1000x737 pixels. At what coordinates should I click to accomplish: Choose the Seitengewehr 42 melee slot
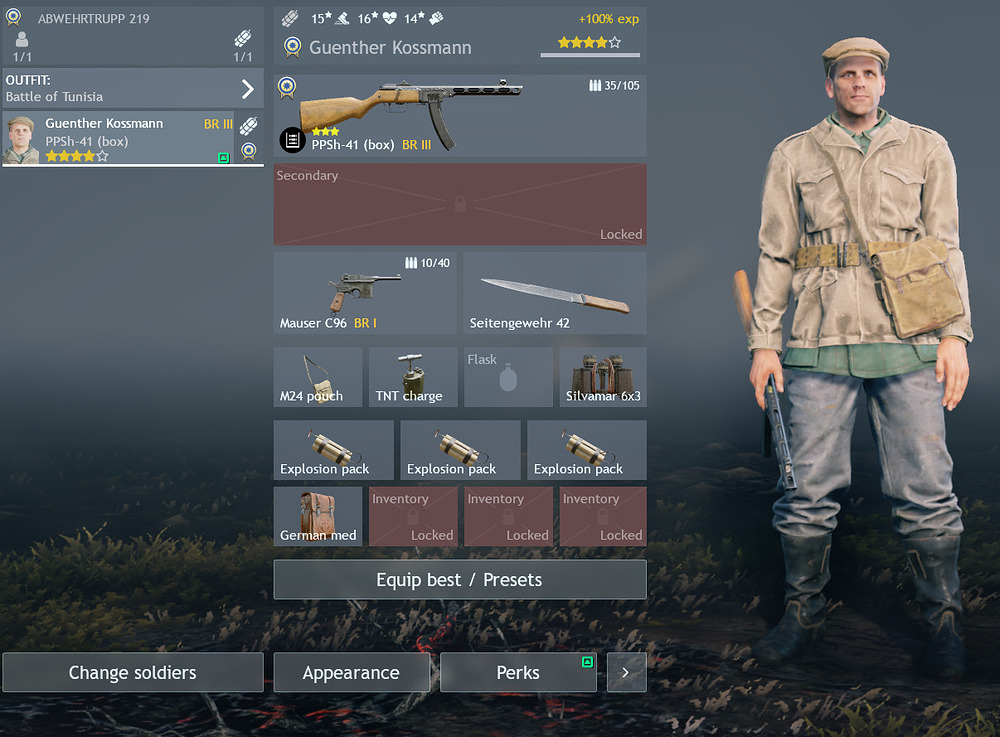click(555, 293)
